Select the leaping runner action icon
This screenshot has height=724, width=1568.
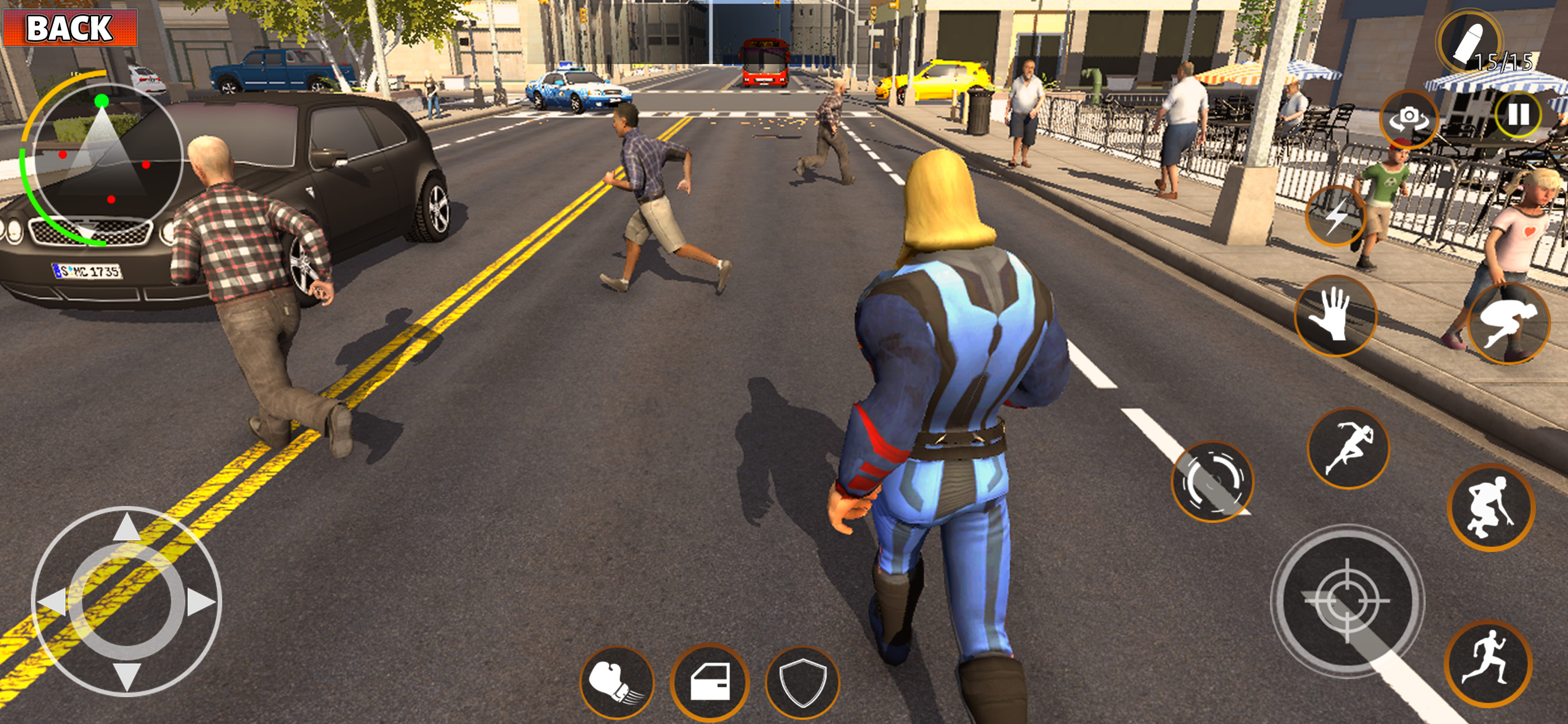click(x=1347, y=448)
